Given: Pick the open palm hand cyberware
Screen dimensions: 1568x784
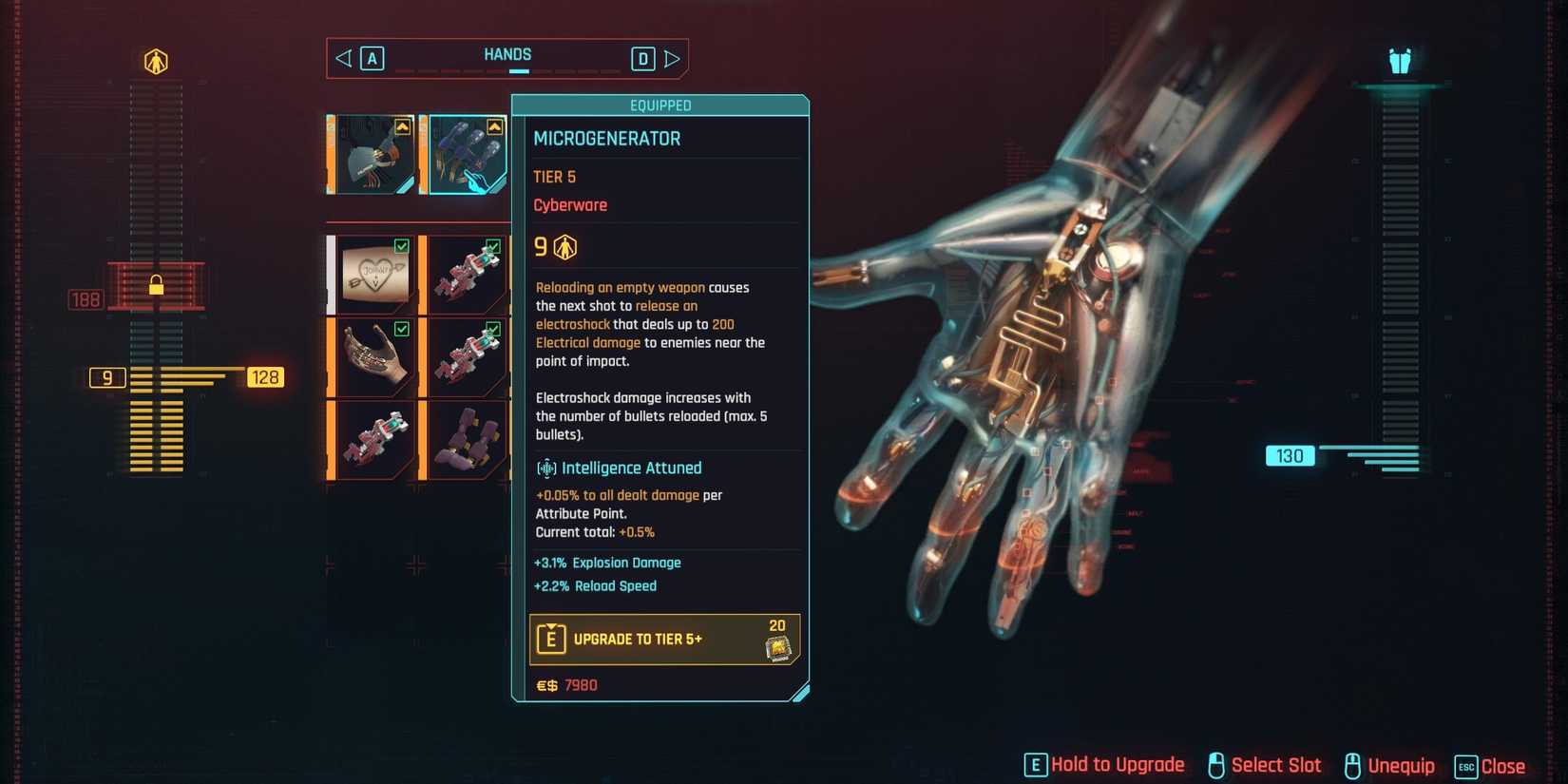Looking at the screenshot, I should pyautogui.click(x=373, y=357).
